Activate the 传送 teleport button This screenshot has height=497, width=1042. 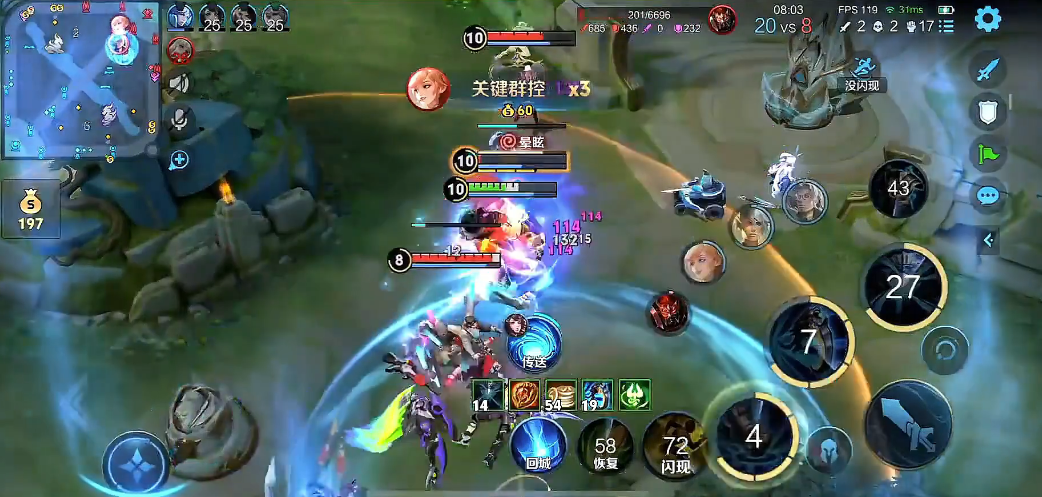coord(534,341)
